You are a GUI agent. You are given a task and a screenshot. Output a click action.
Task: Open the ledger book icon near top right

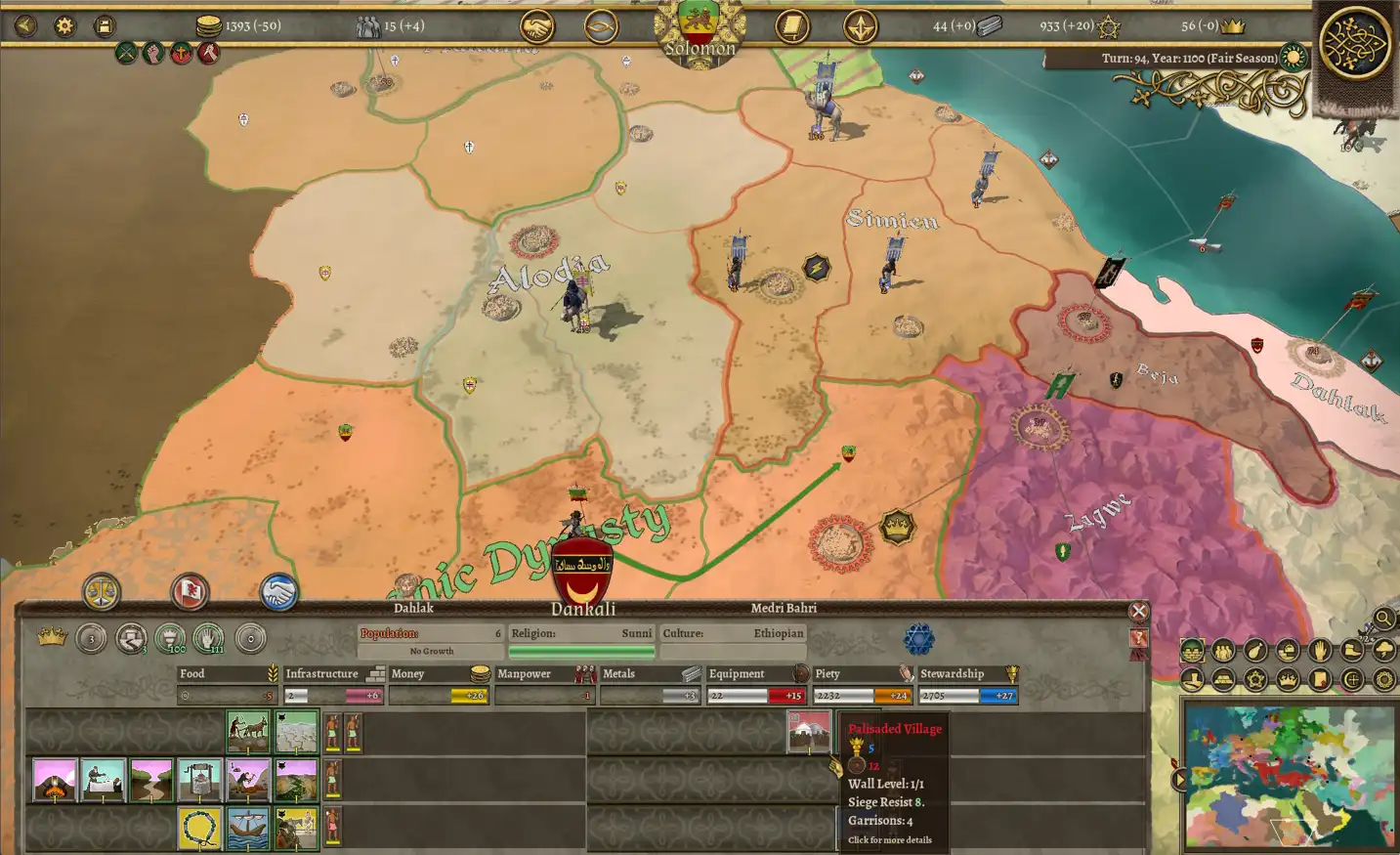pos(792,27)
